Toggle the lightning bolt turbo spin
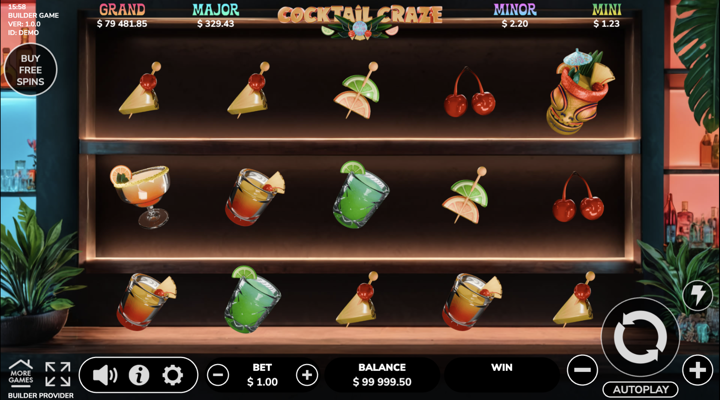 696,295
